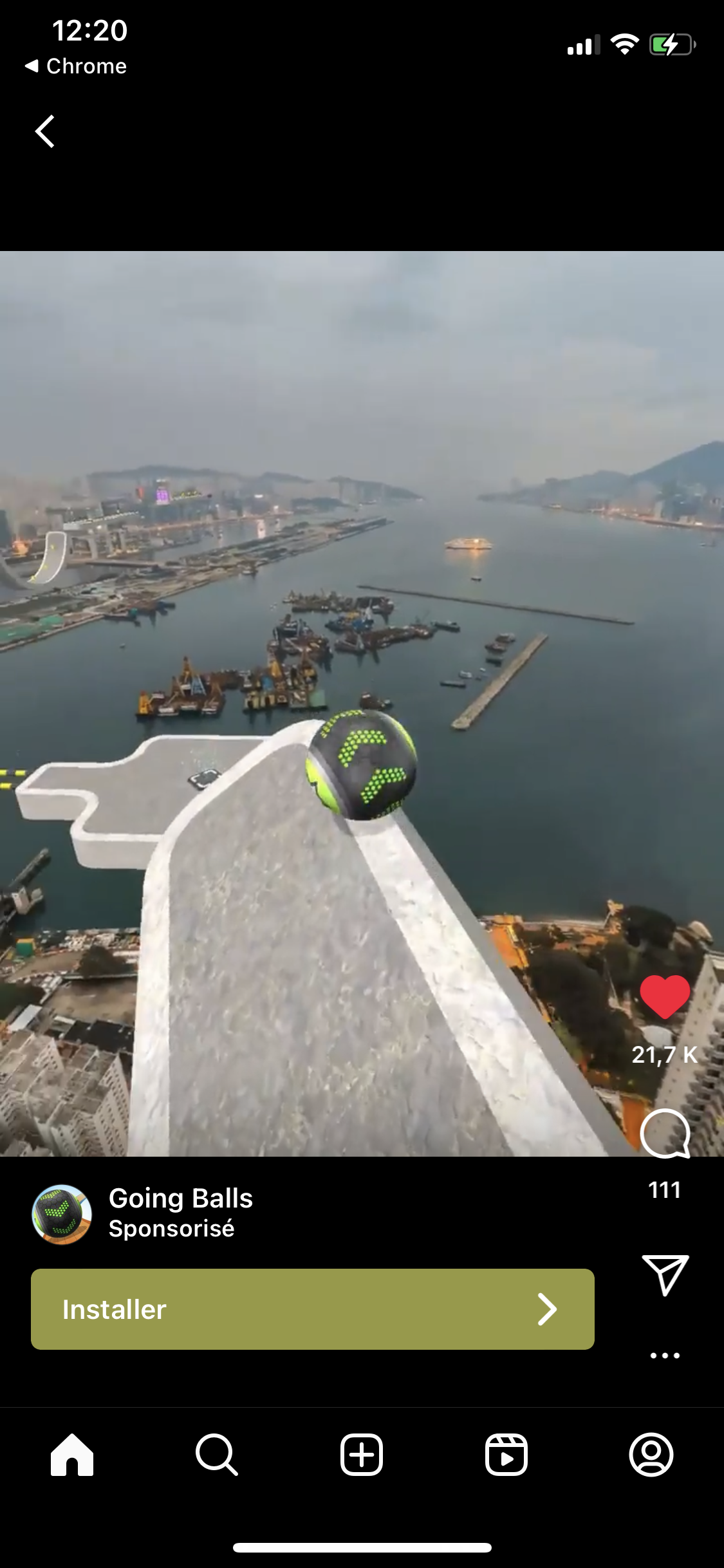
Task: Switch to the Home tab
Action: coord(72,1454)
